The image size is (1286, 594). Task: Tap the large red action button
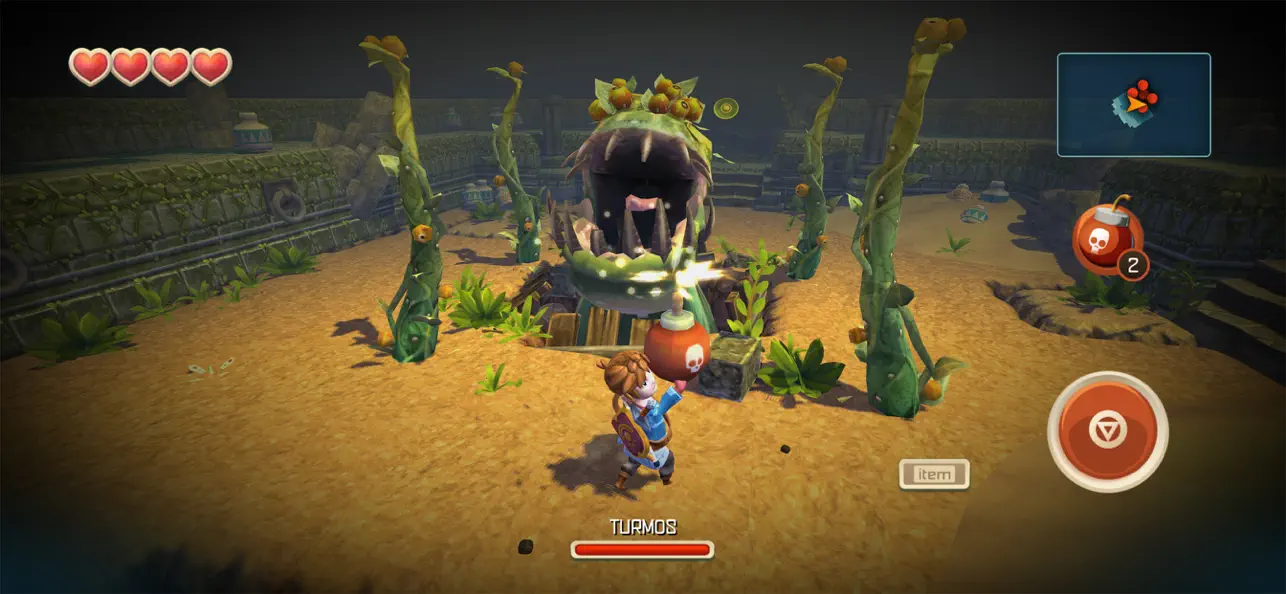pyautogui.click(x=1107, y=431)
